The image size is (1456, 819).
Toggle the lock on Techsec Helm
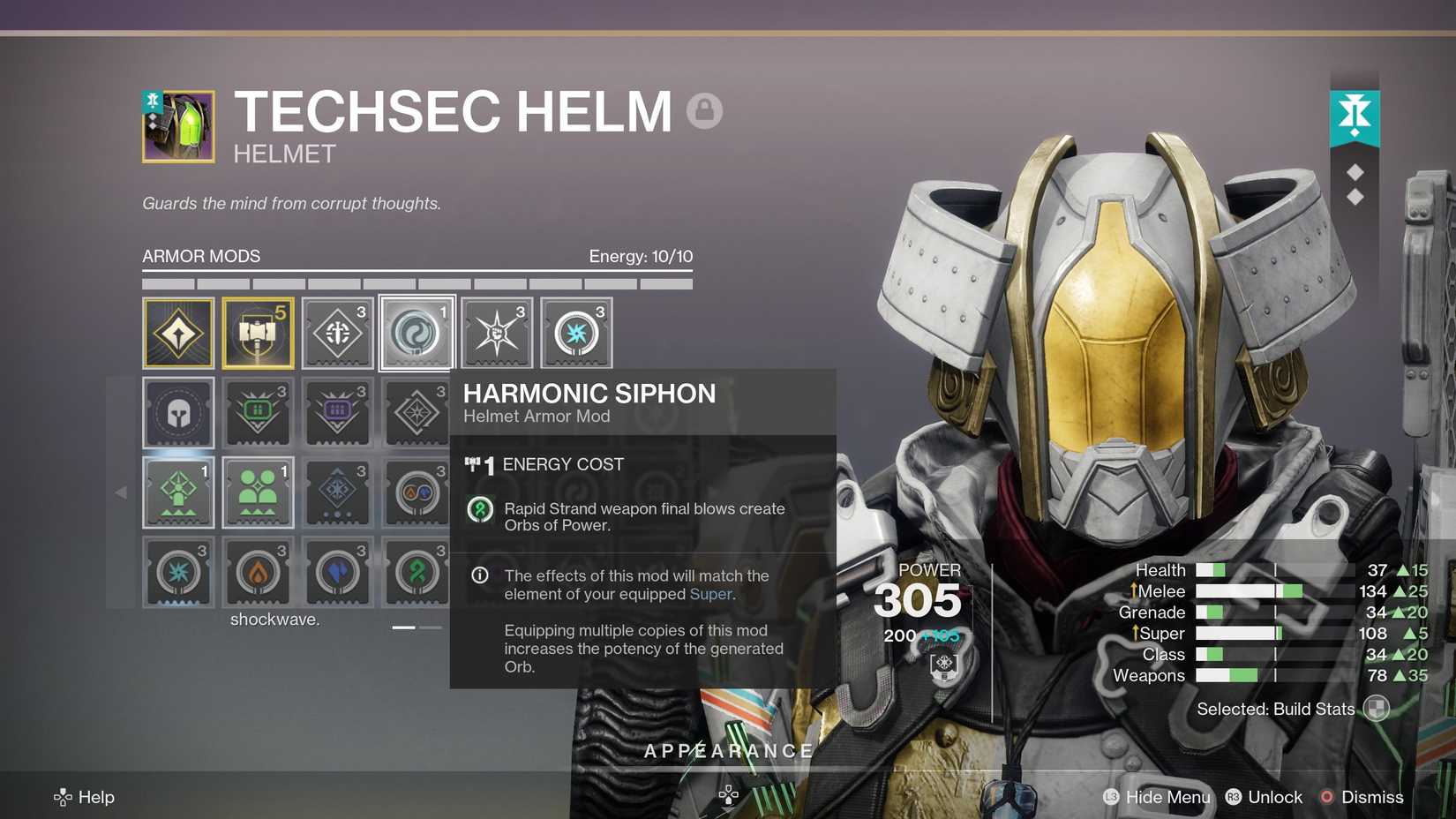(703, 111)
